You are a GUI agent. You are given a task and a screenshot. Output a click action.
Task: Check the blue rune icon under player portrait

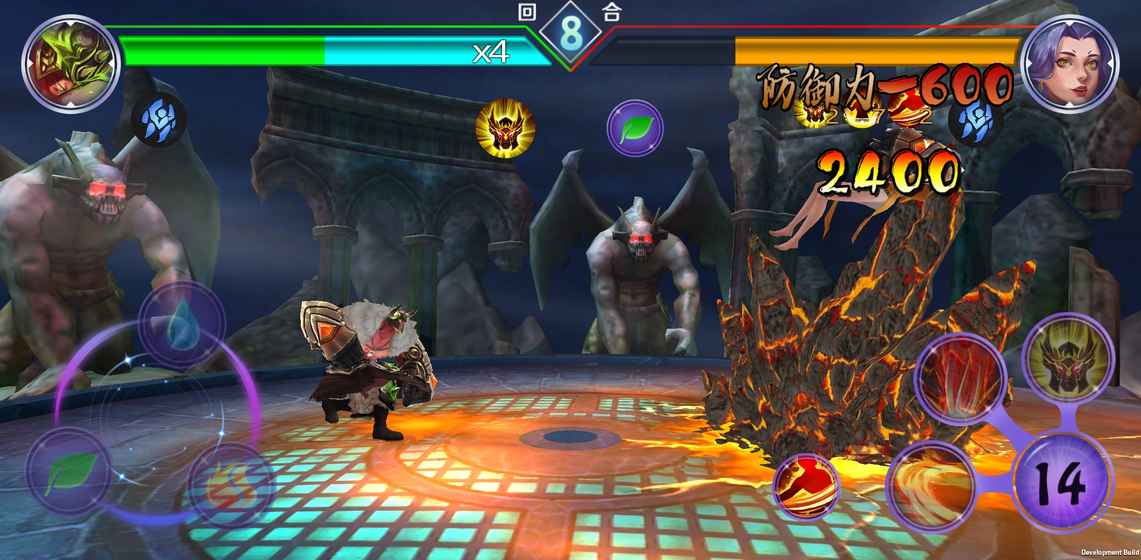(159, 117)
